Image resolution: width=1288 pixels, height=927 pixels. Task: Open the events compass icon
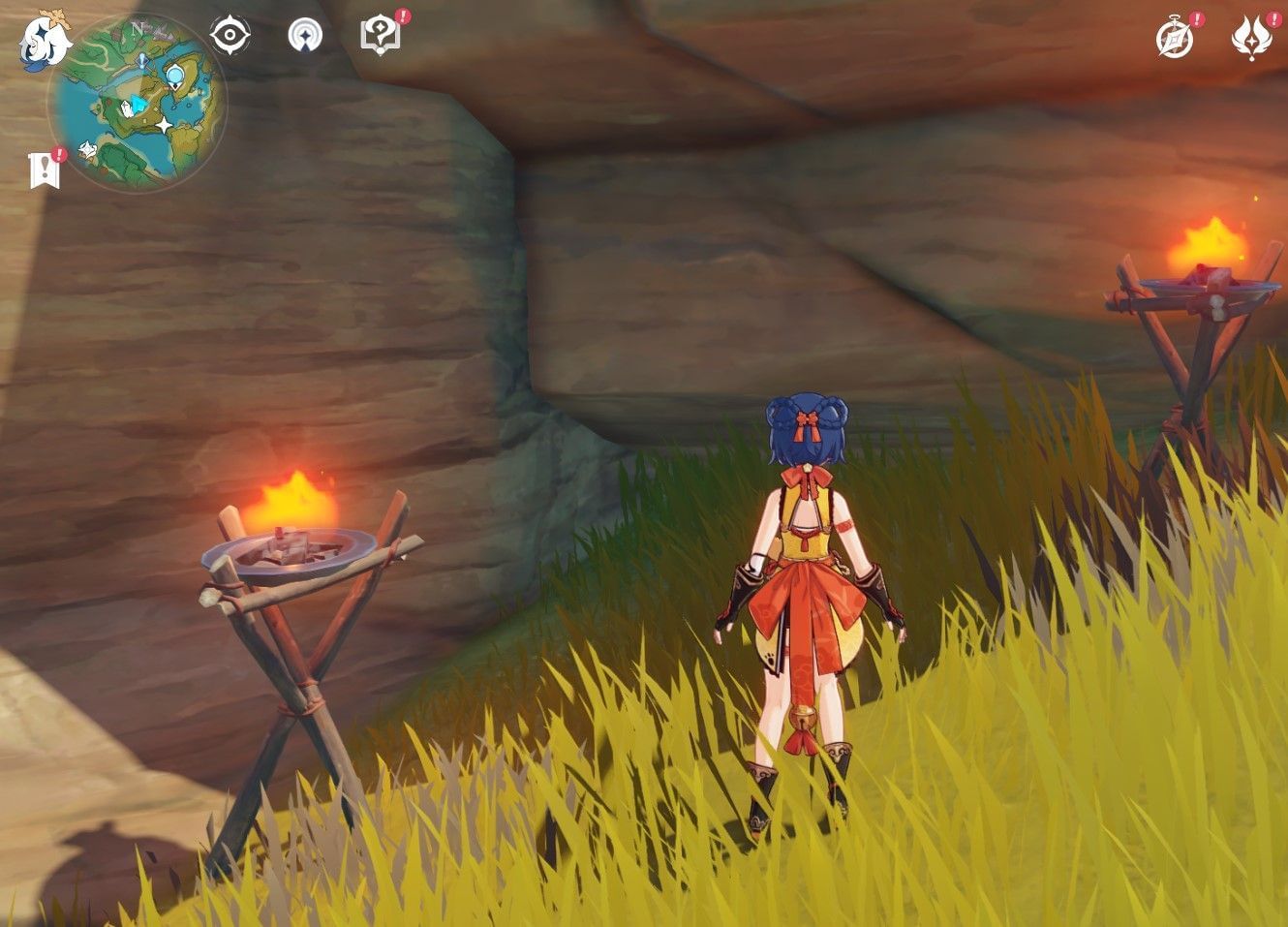coord(1175,39)
